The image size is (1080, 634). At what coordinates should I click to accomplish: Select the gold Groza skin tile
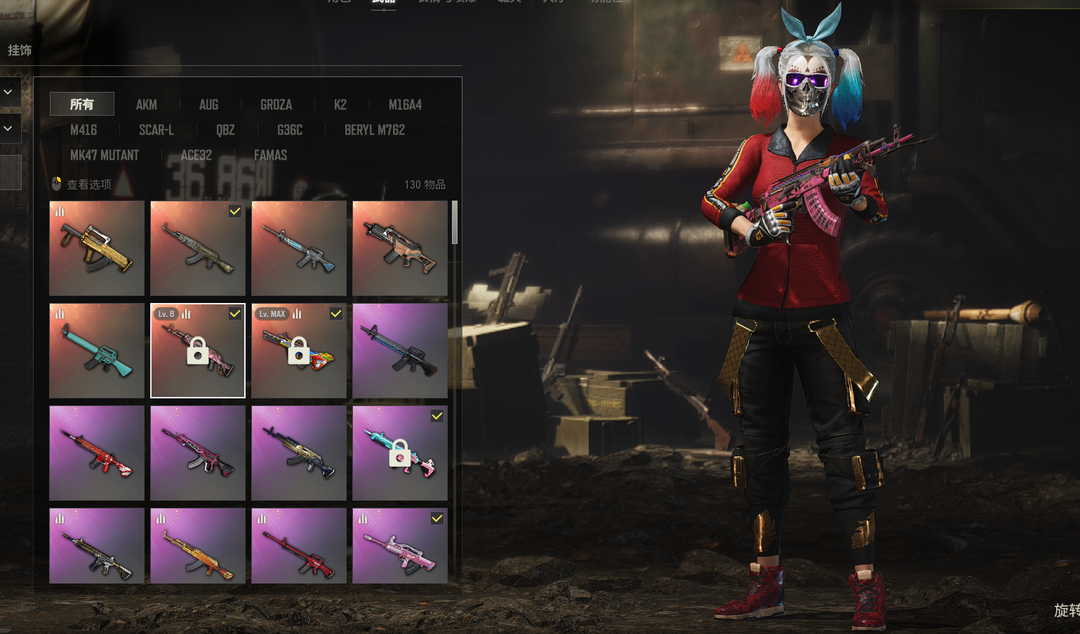point(97,248)
